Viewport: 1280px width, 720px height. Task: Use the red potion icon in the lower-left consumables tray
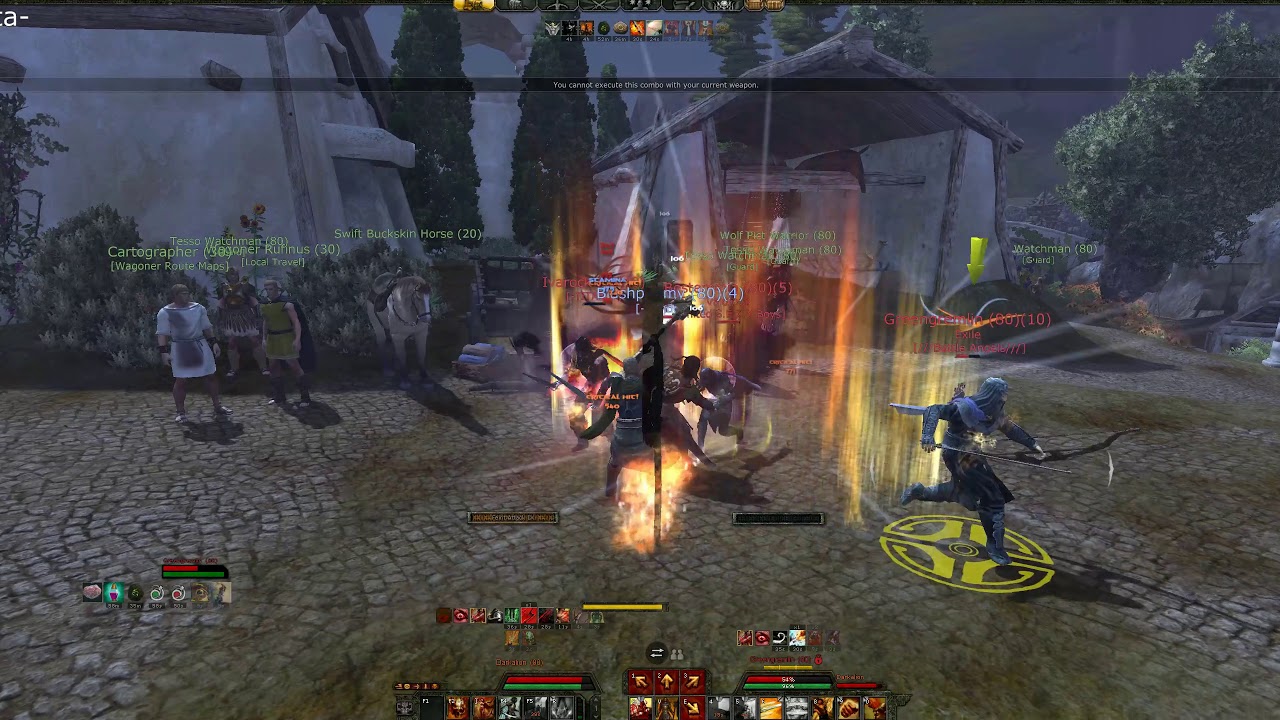(x=179, y=592)
